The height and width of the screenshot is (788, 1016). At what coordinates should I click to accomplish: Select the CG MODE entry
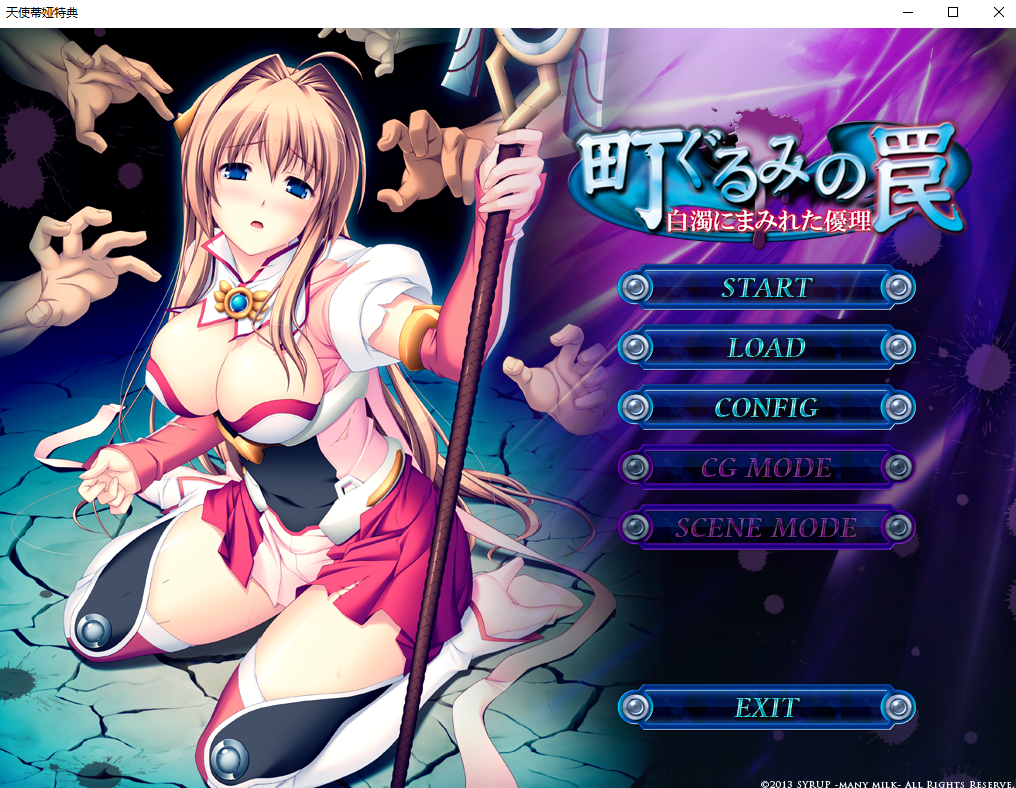point(766,468)
